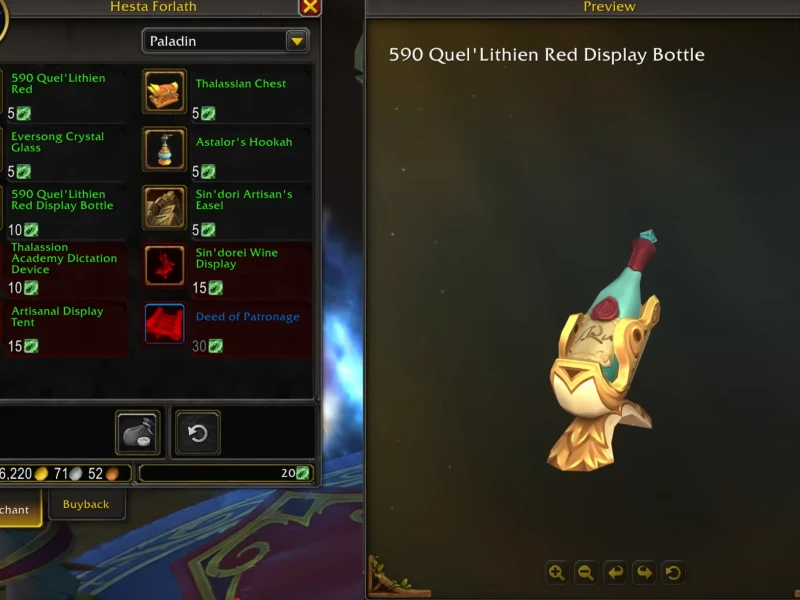The width and height of the screenshot is (800, 600).
Task: Choose the 590 Quel'Lithien Red Display Bottle listing
Action: coord(62,200)
